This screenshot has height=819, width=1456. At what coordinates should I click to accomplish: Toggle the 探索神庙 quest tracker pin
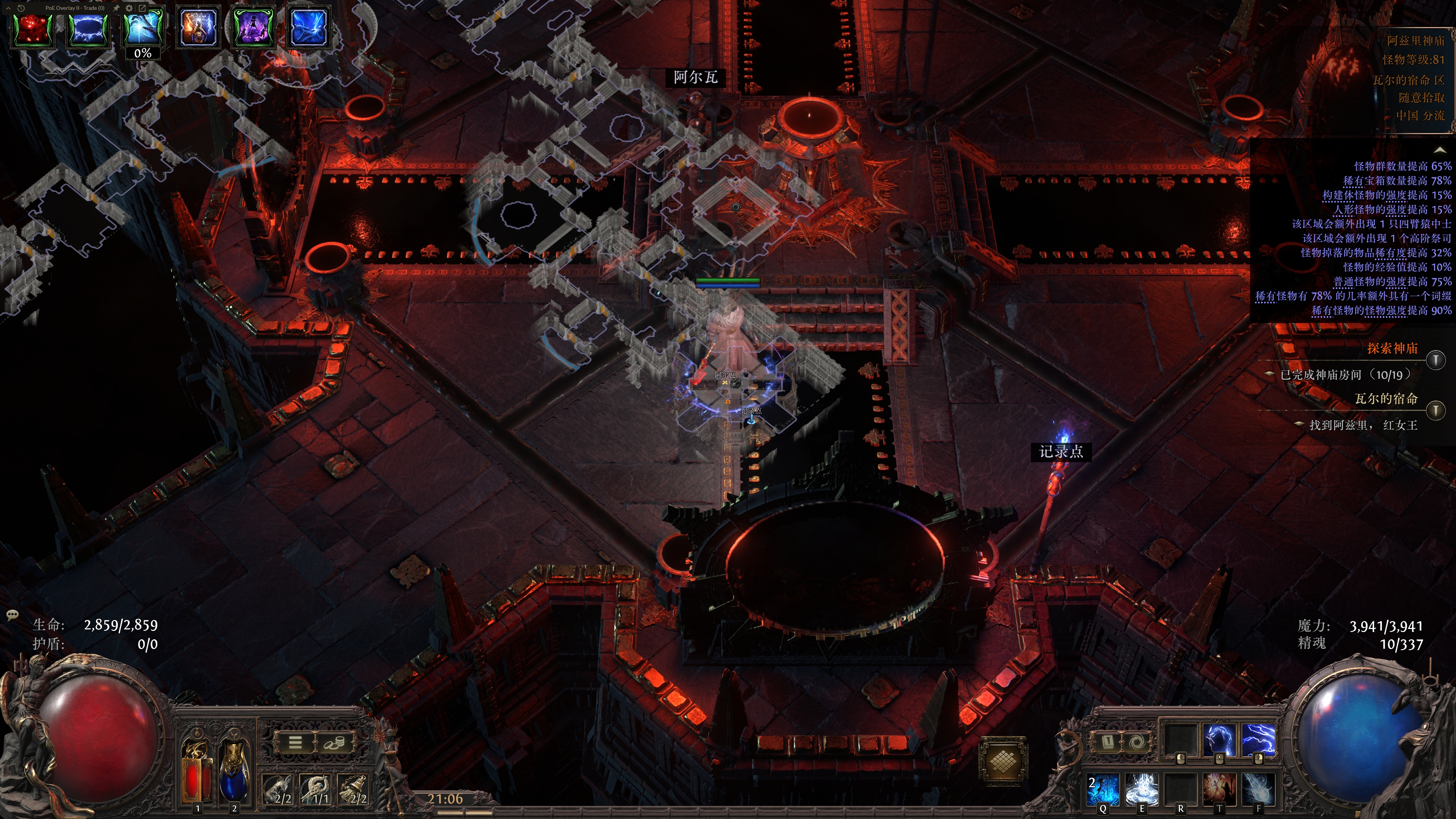coord(1436,360)
